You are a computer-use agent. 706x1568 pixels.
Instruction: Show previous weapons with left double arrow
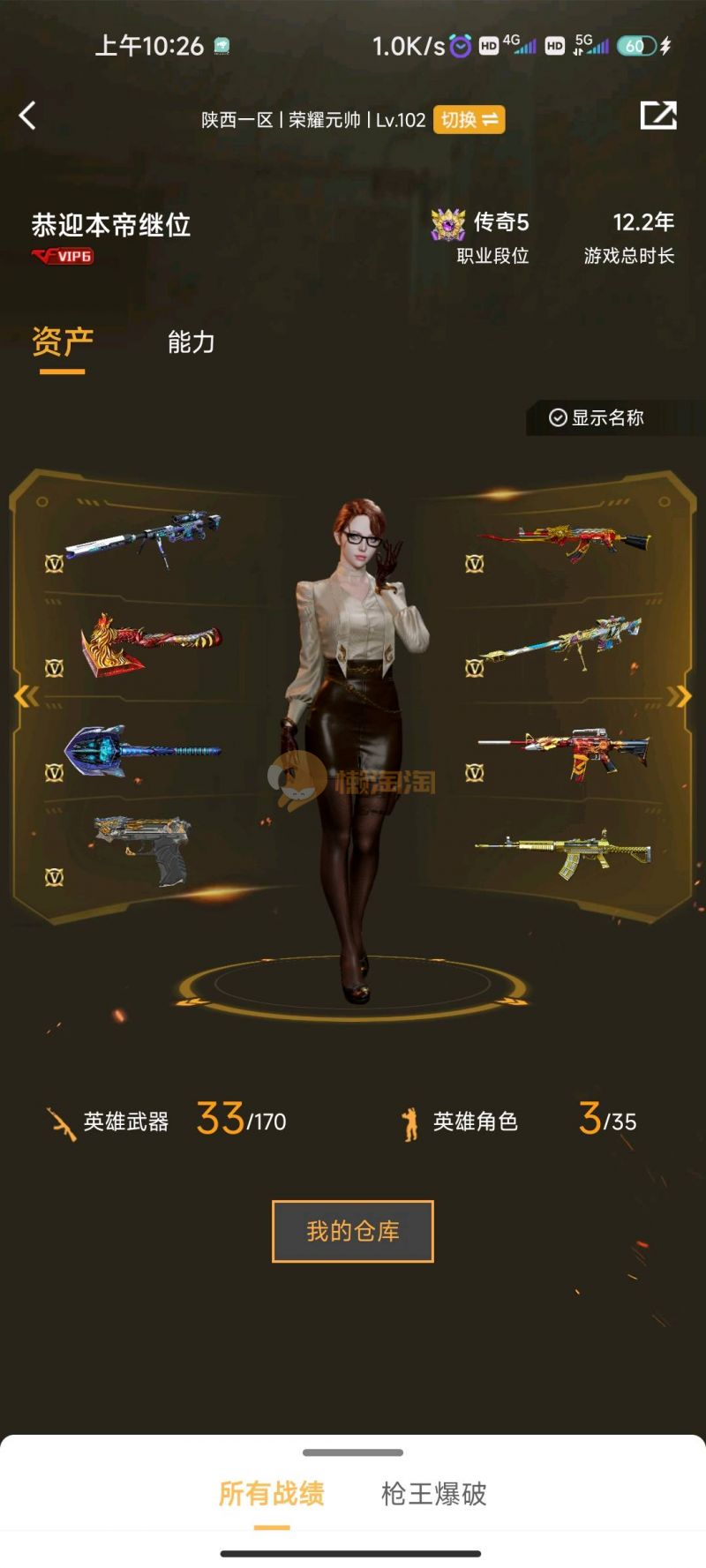click(26, 697)
